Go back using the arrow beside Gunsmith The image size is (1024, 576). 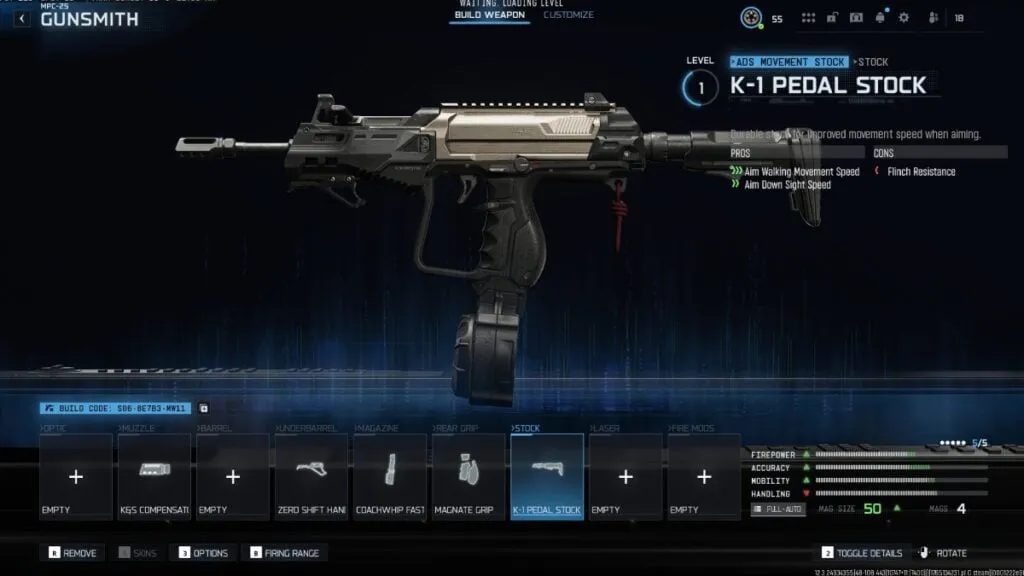point(21,19)
